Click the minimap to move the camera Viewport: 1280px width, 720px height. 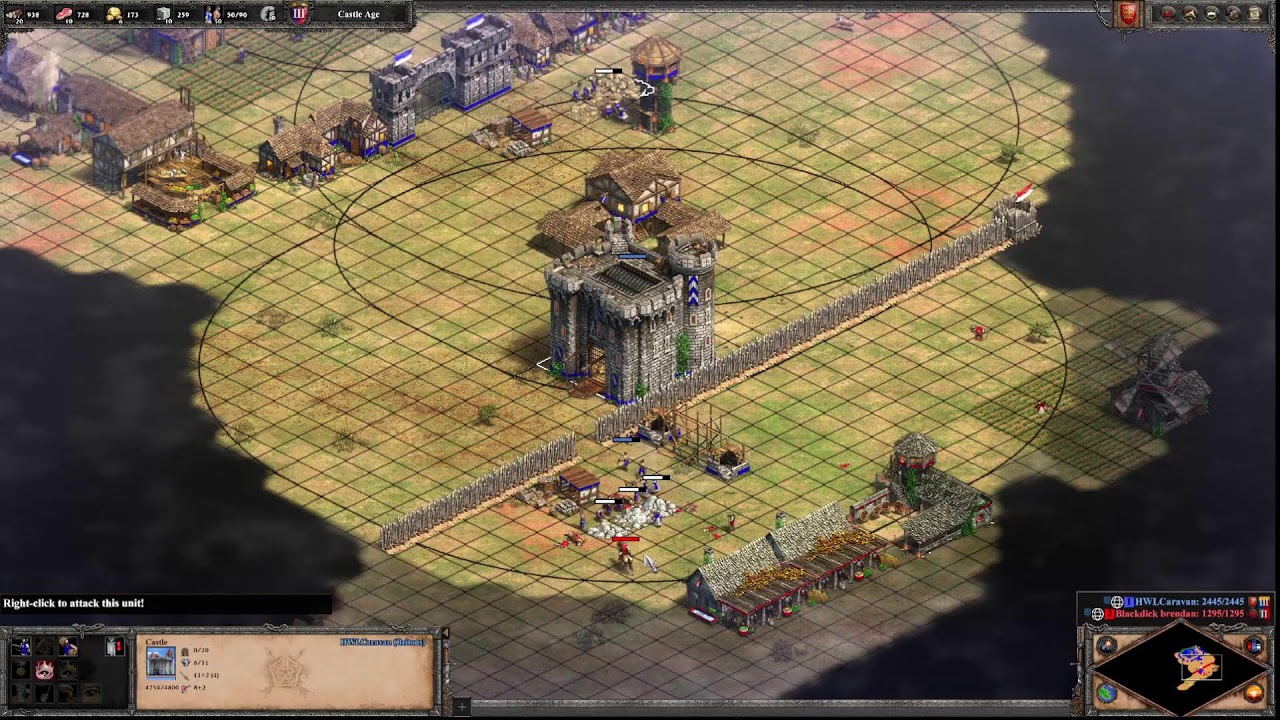pos(1180,667)
